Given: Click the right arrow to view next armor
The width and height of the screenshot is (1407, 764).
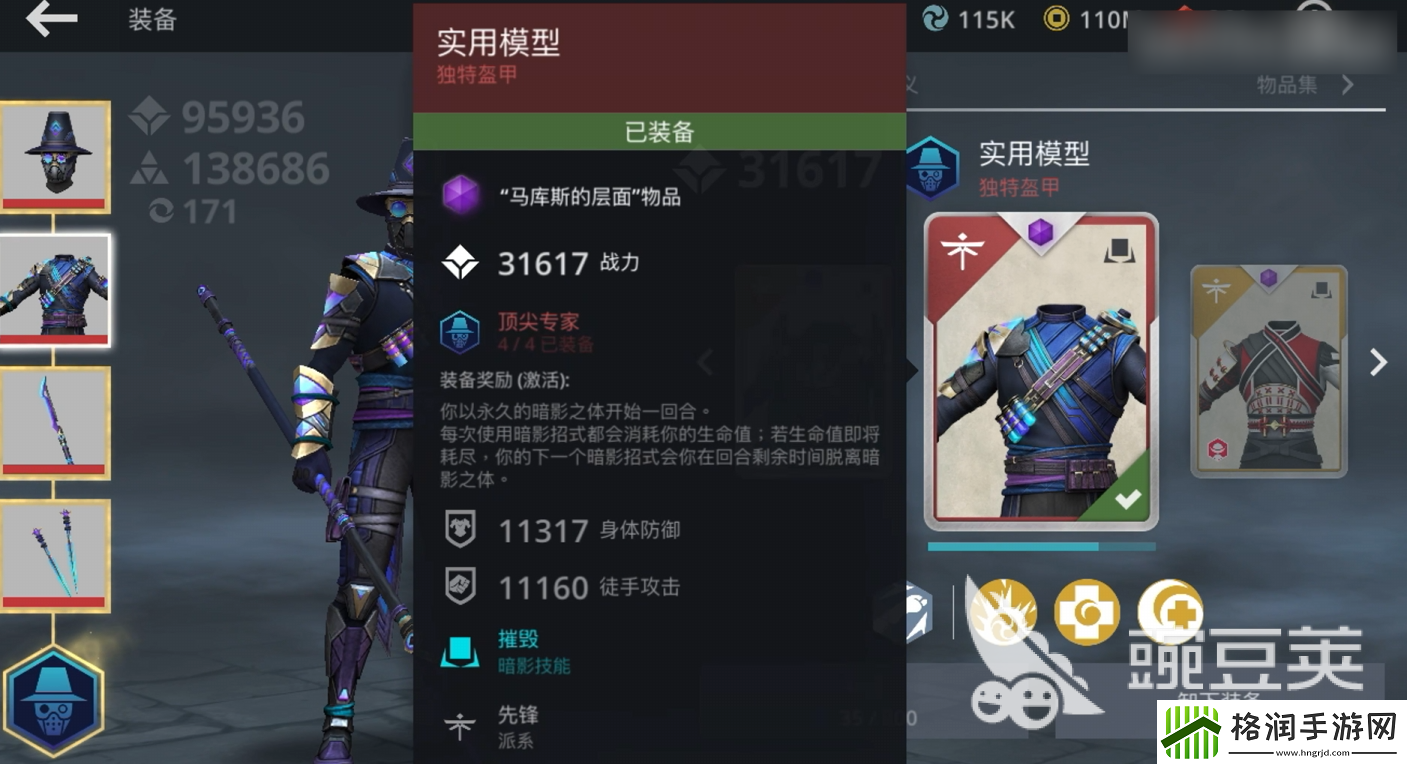Looking at the screenshot, I should [x=1378, y=363].
